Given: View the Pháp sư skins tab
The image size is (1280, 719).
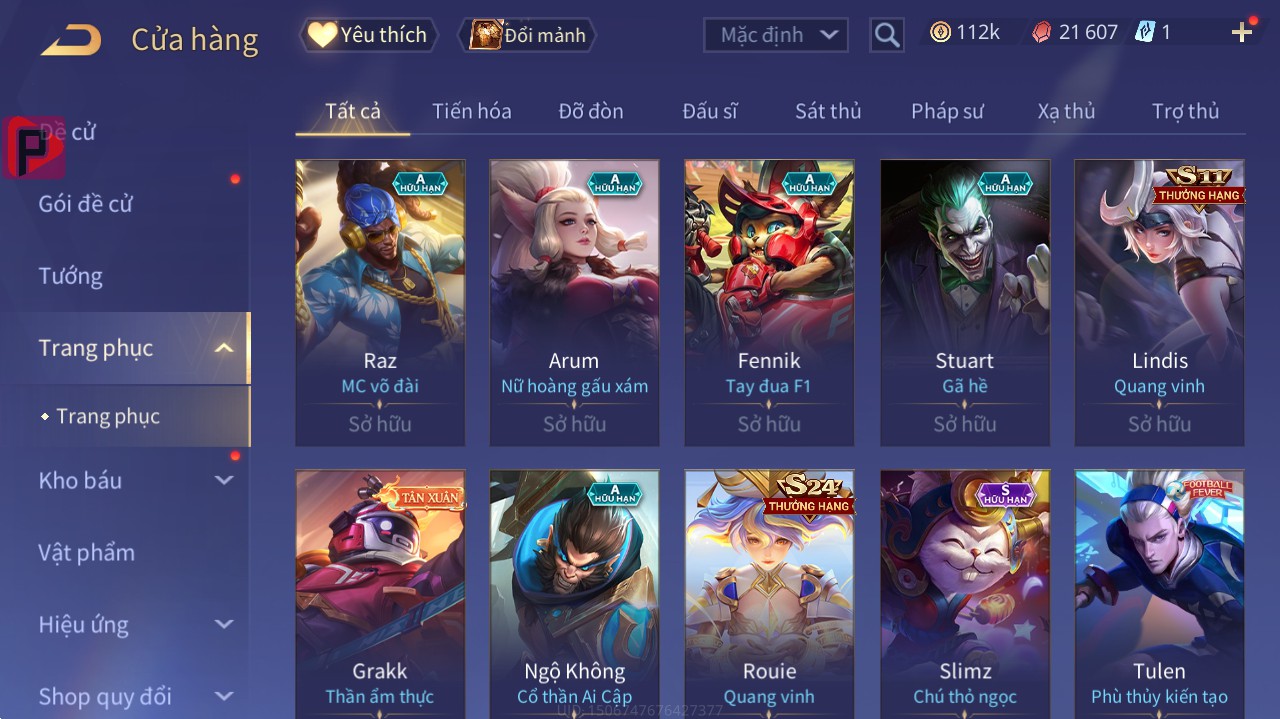Looking at the screenshot, I should pos(947,111).
